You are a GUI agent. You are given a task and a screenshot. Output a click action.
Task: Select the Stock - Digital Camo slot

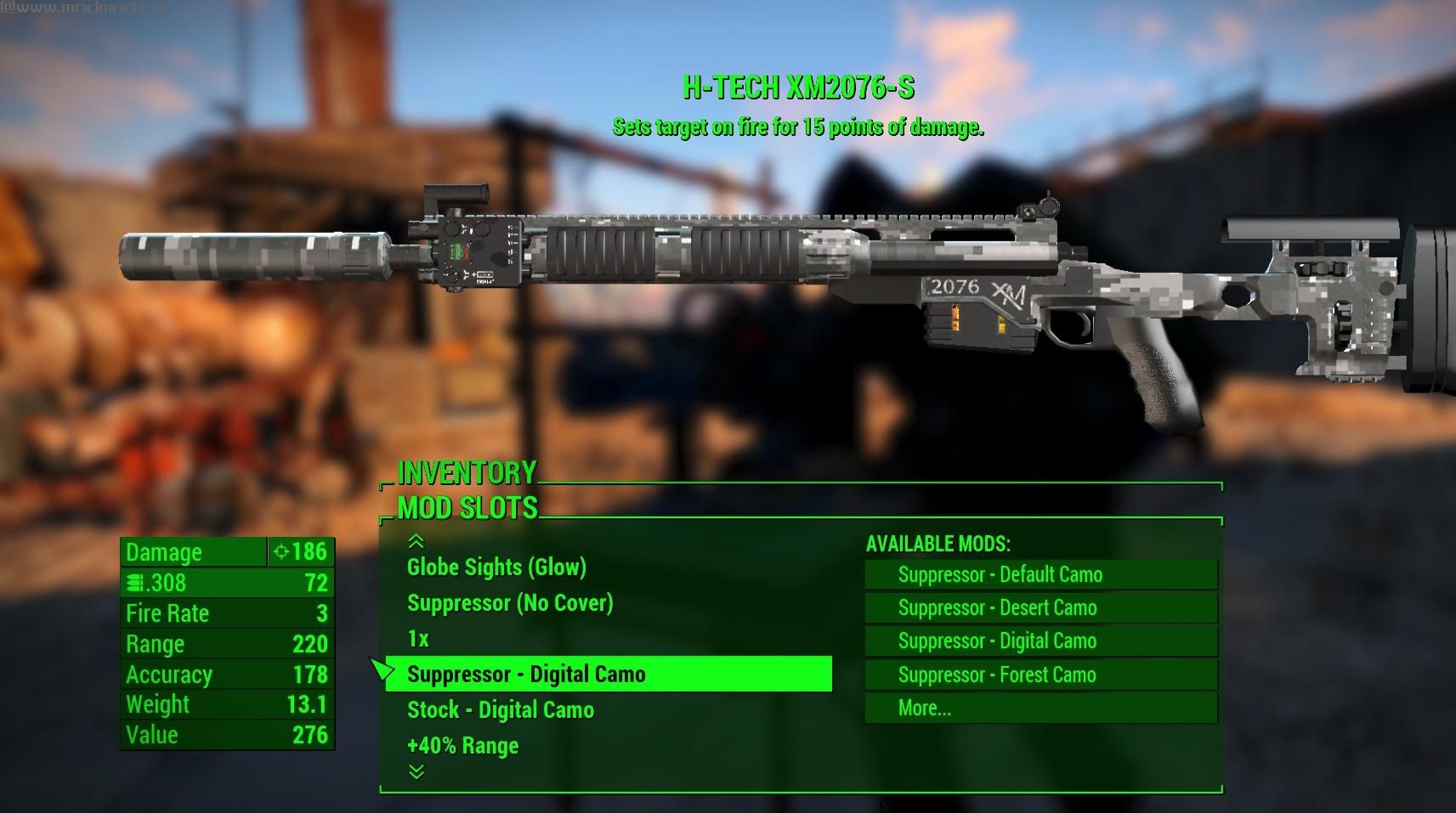501,710
